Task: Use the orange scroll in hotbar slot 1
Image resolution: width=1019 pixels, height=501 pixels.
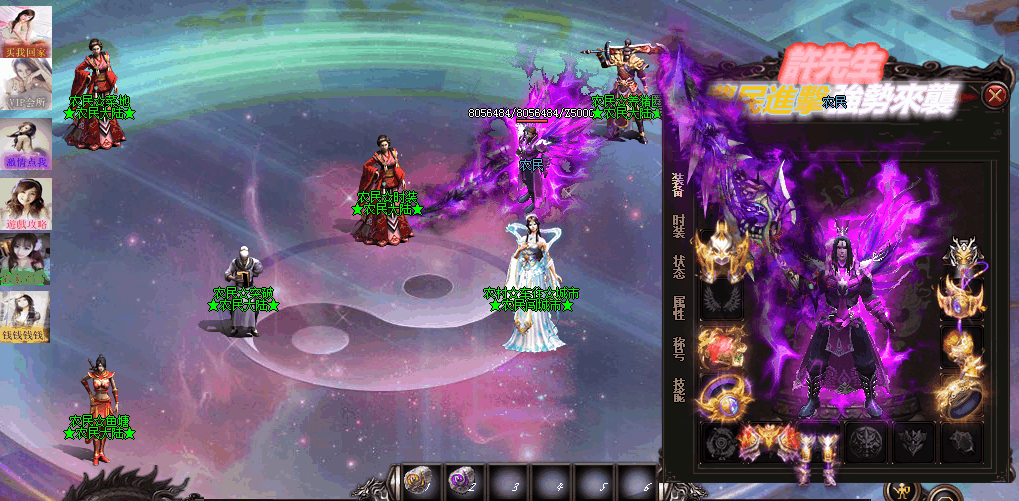Action: 418,482
